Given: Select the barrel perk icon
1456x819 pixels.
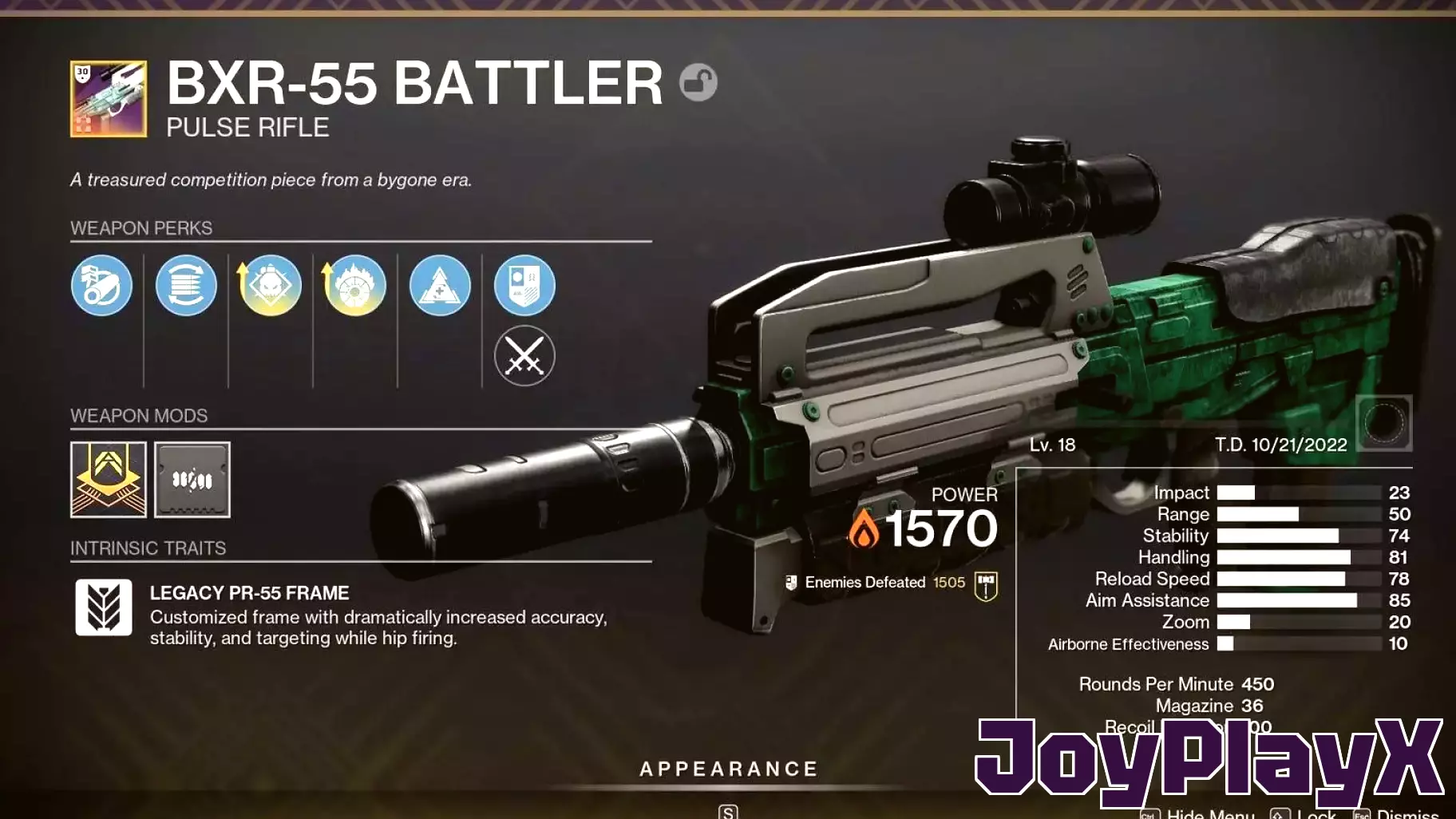Looking at the screenshot, I should pyautogui.click(x=101, y=286).
